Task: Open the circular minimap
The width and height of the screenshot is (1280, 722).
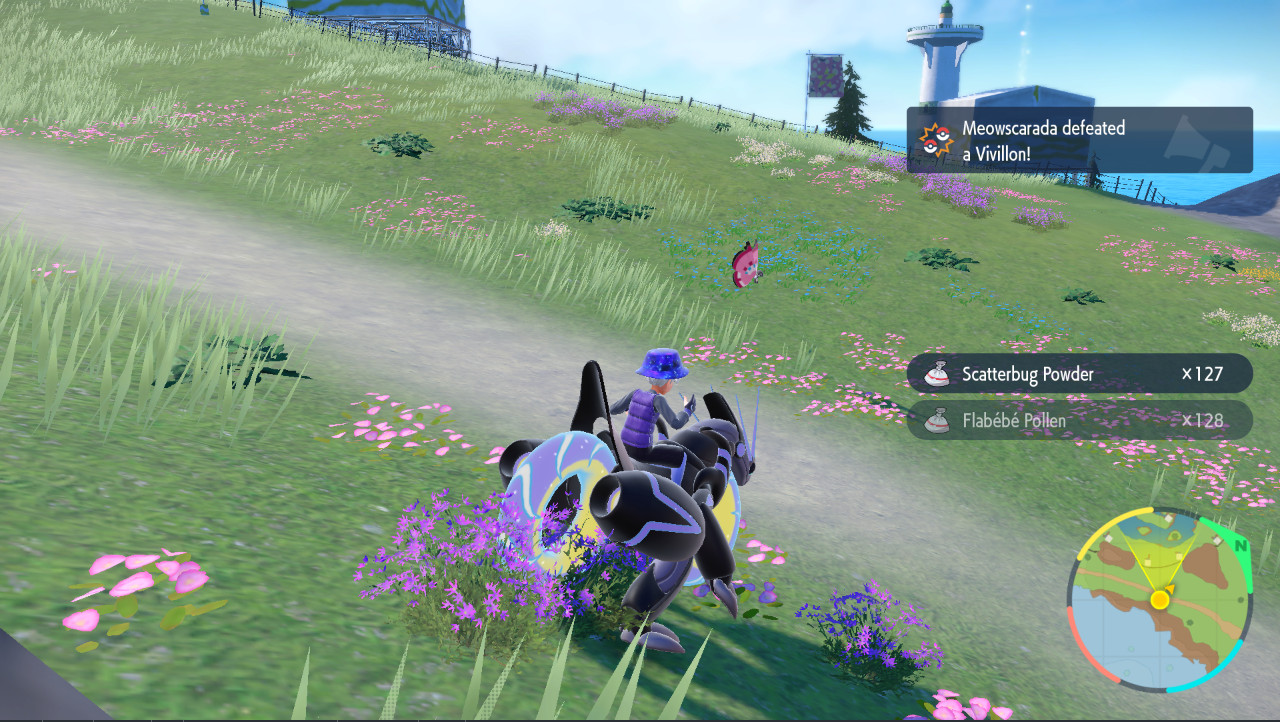Action: tap(1160, 599)
